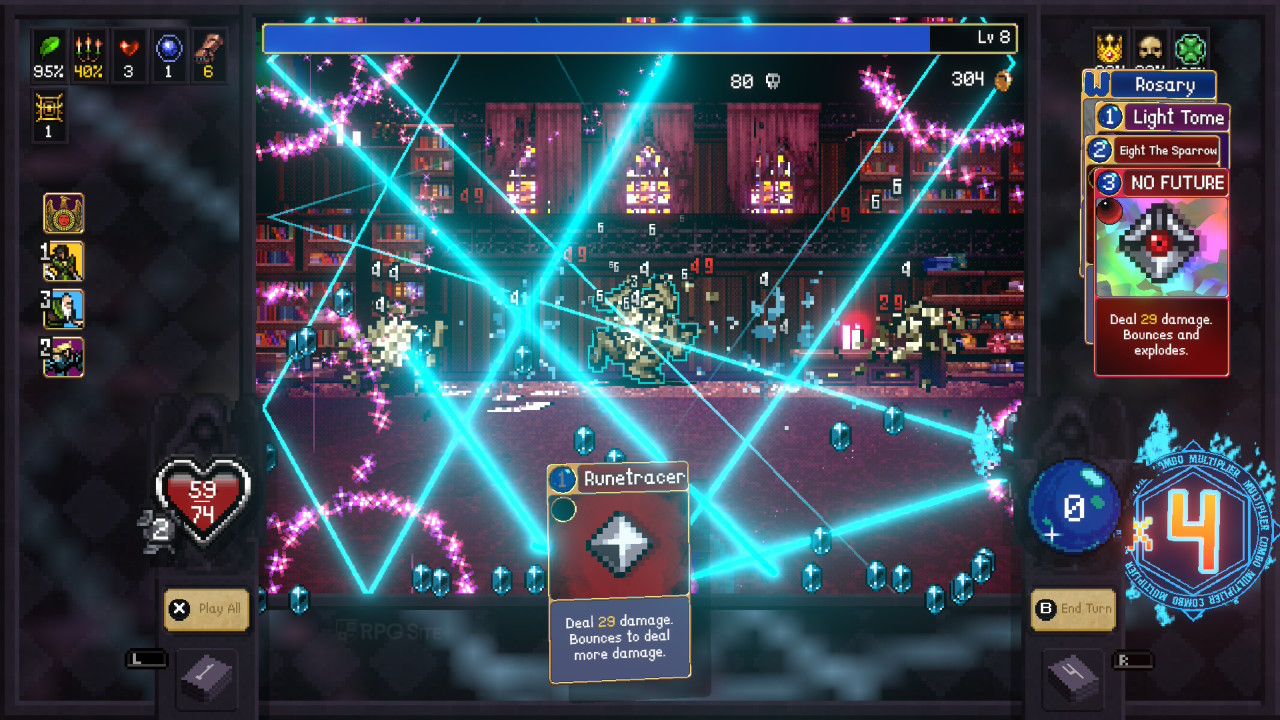The width and height of the screenshot is (1280, 720).
Task: Open the draw pile deck showing 1
Action: pos(206,680)
